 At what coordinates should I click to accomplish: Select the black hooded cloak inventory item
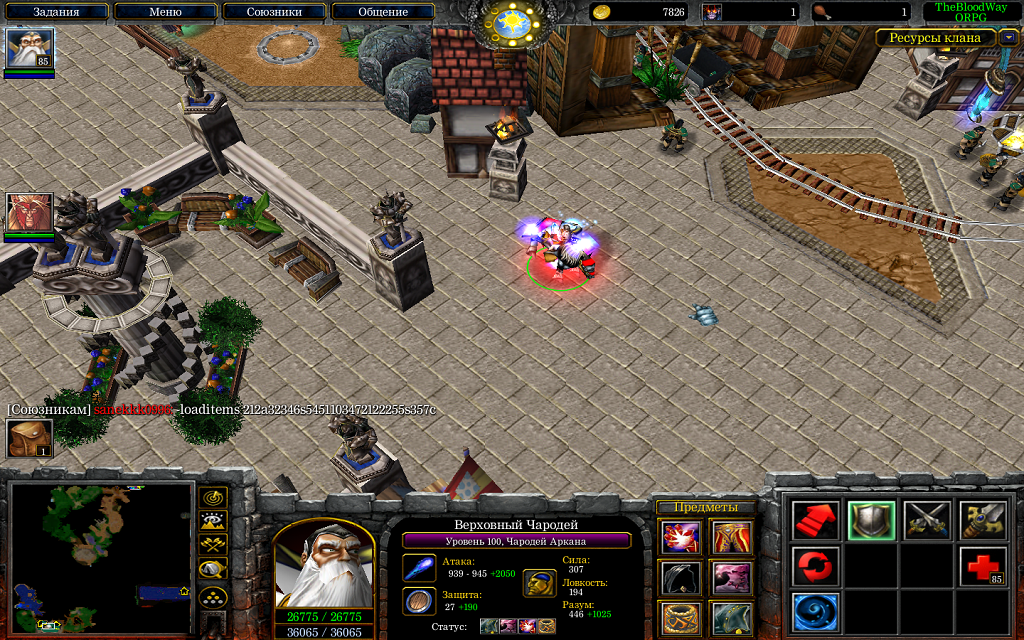click(681, 578)
